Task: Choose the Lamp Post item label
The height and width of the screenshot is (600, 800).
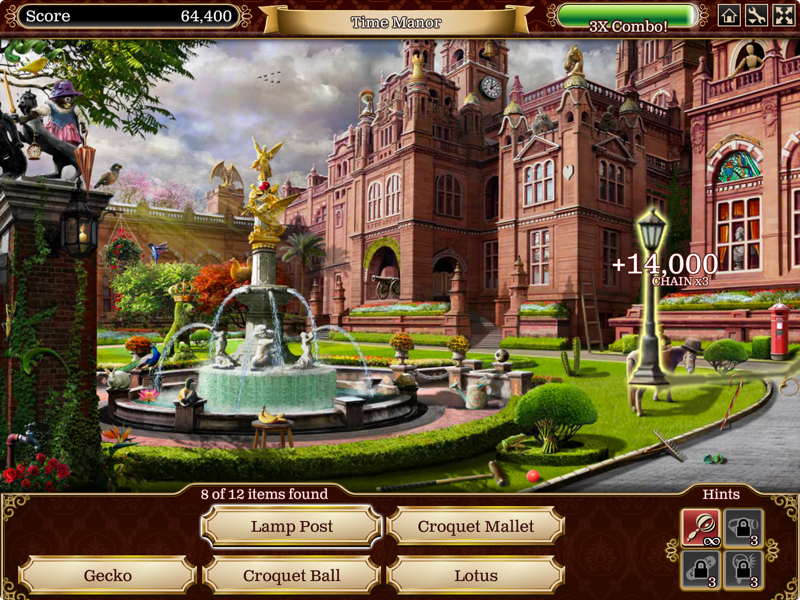Action: (x=292, y=526)
